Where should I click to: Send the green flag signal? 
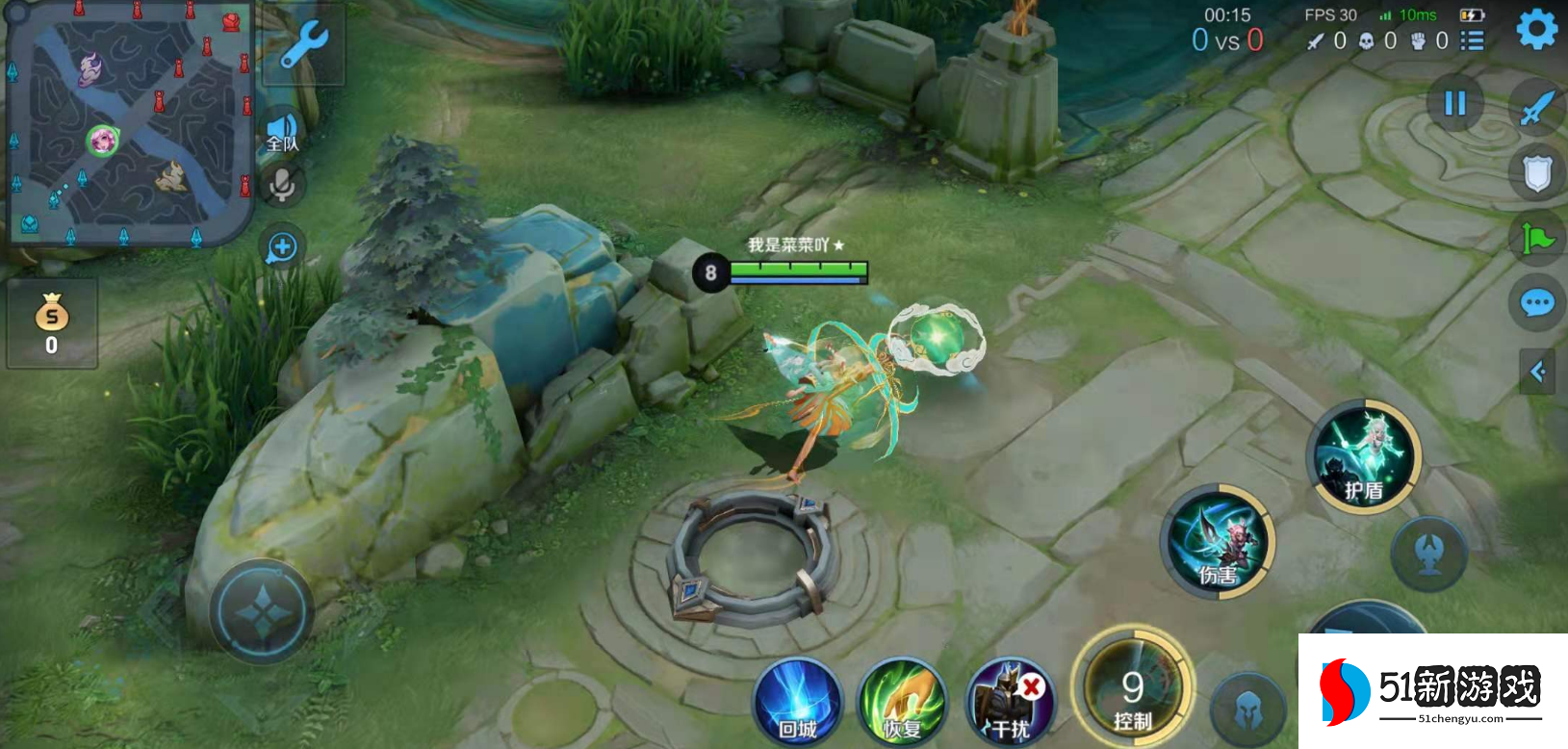[1537, 237]
